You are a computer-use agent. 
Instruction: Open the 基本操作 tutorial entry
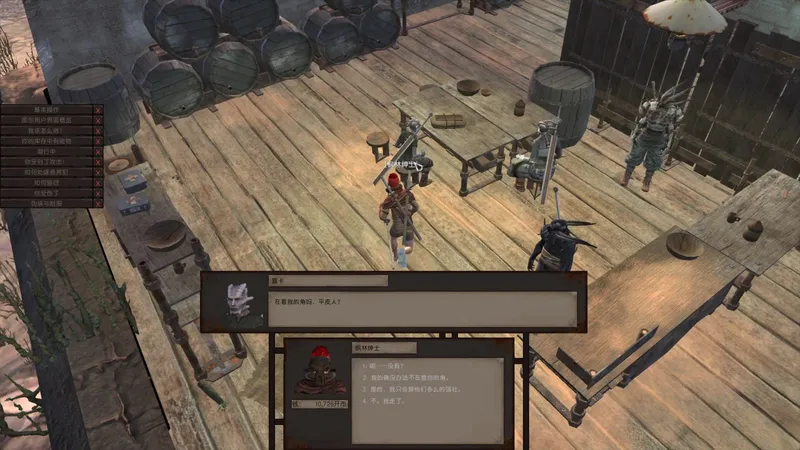(47, 108)
